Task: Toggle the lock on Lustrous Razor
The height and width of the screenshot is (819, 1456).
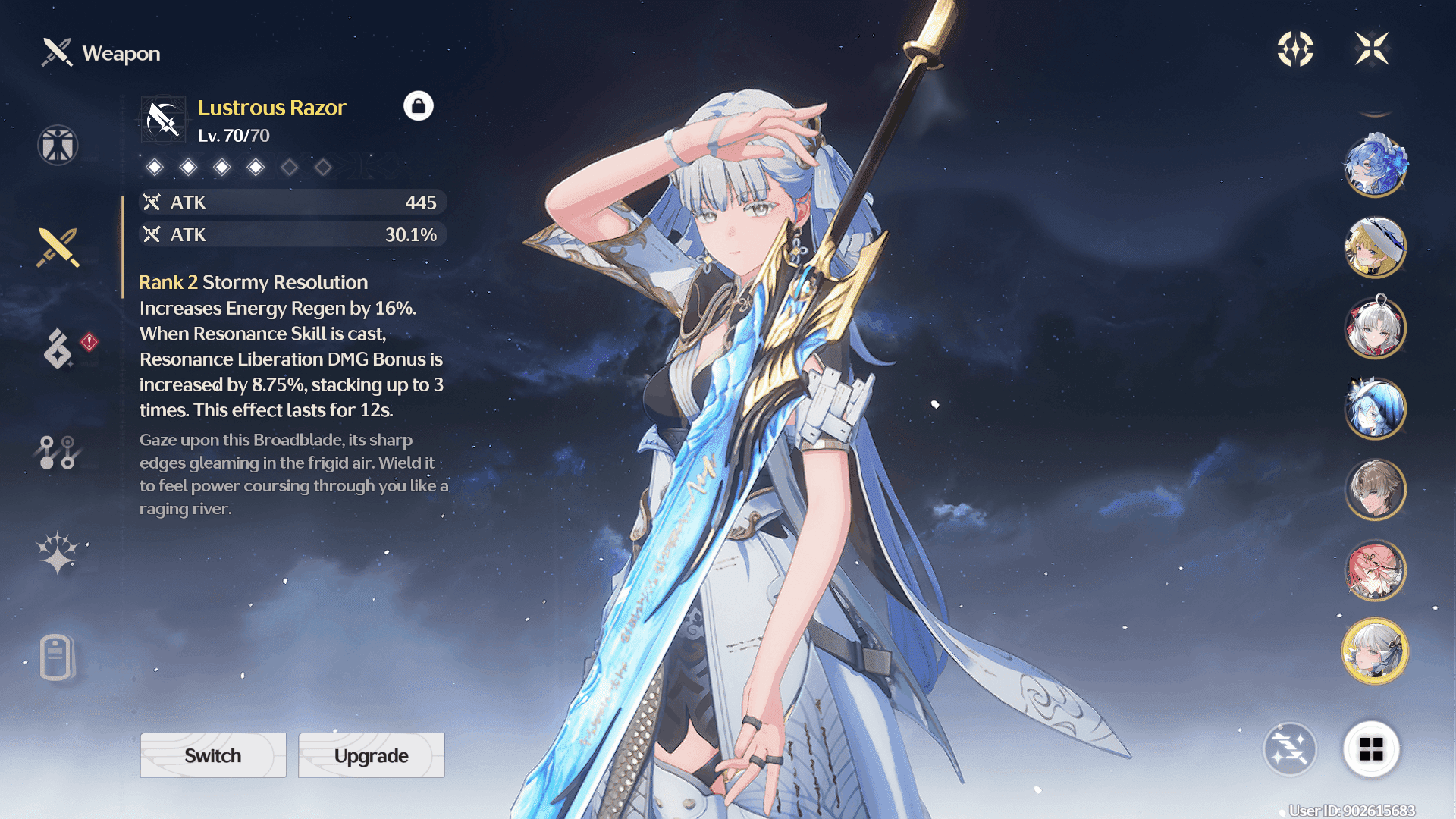Action: [x=418, y=106]
